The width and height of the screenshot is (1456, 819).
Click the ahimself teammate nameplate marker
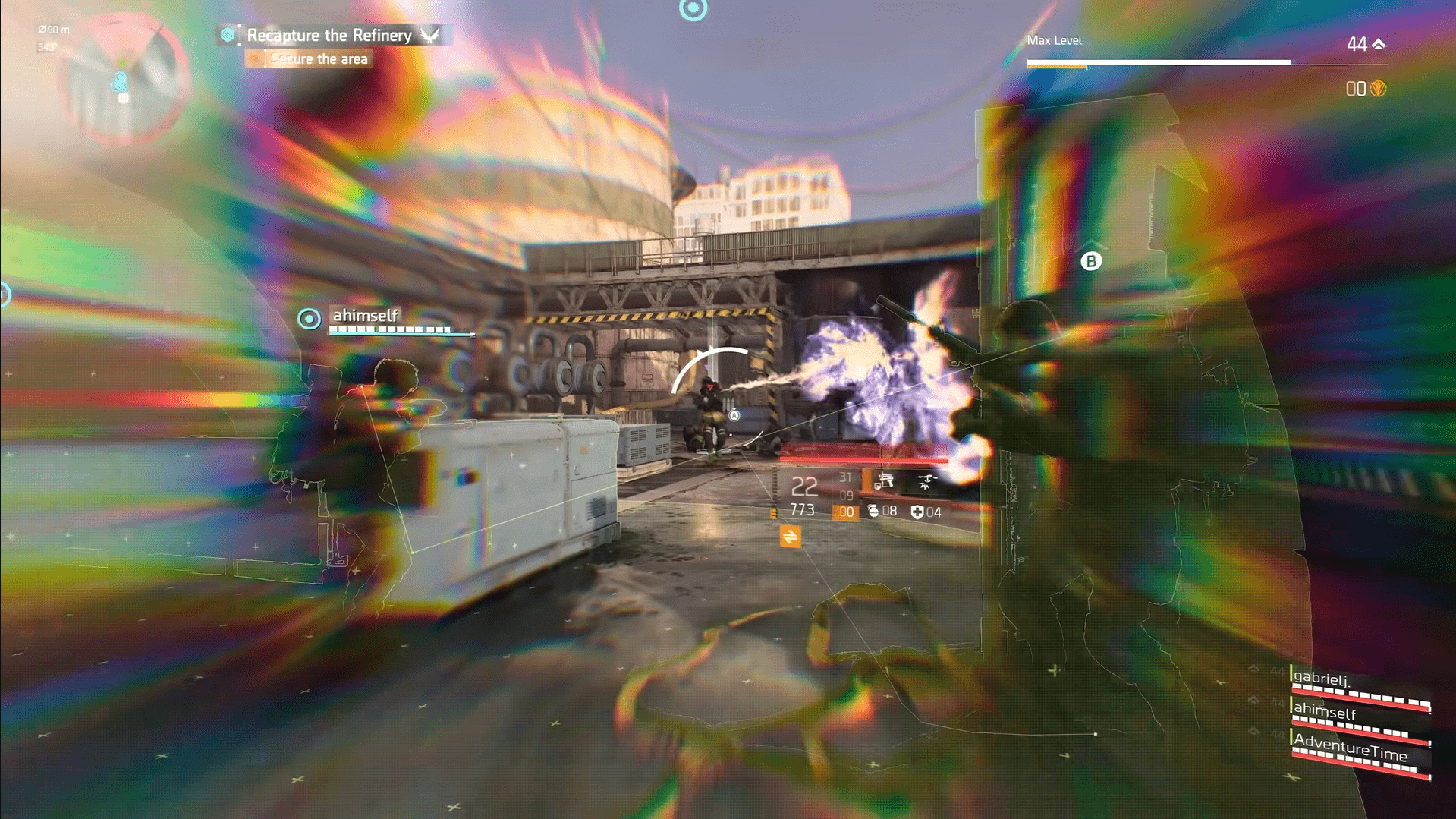click(x=309, y=318)
